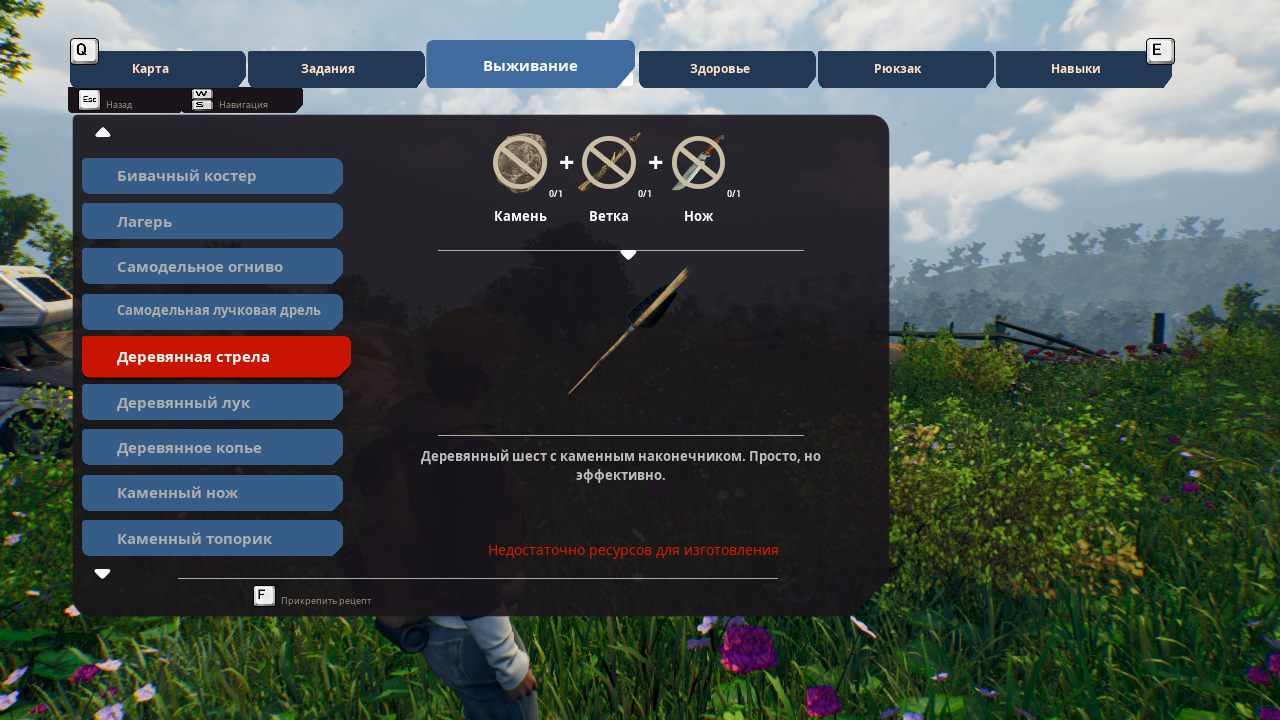Click the W/S Навигация key icon
This screenshot has width=1280, height=720.
(201, 98)
